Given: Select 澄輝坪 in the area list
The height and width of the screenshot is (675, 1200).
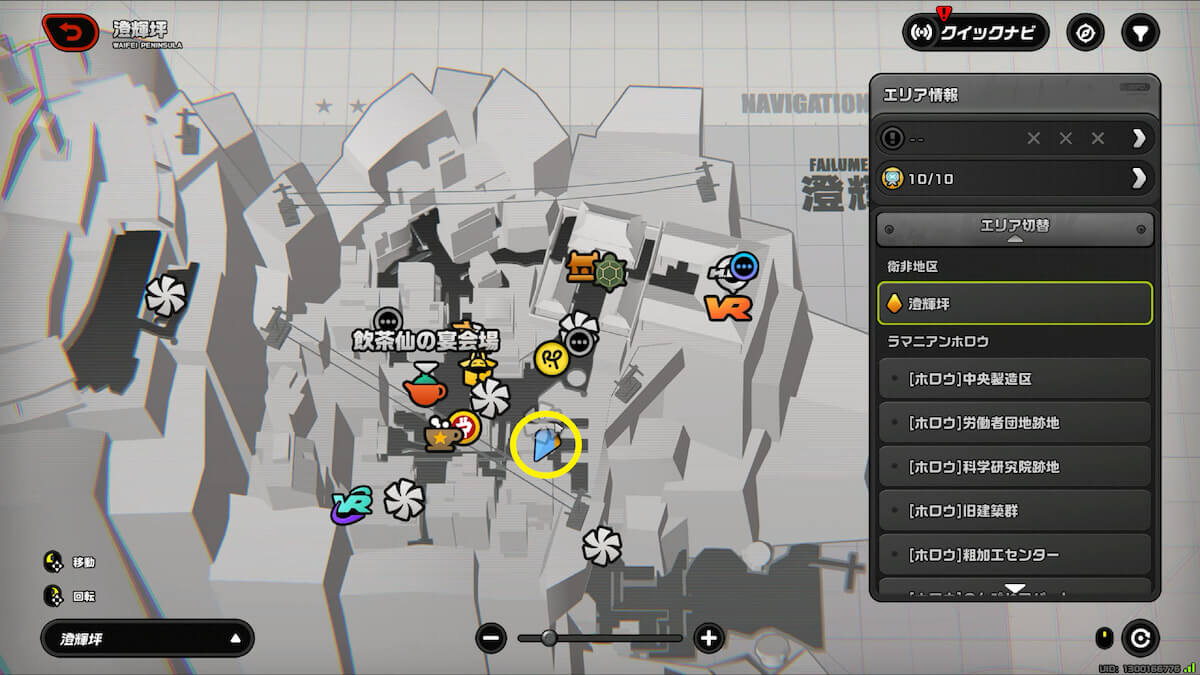Looking at the screenshot, I should (x=1014, y=304).
